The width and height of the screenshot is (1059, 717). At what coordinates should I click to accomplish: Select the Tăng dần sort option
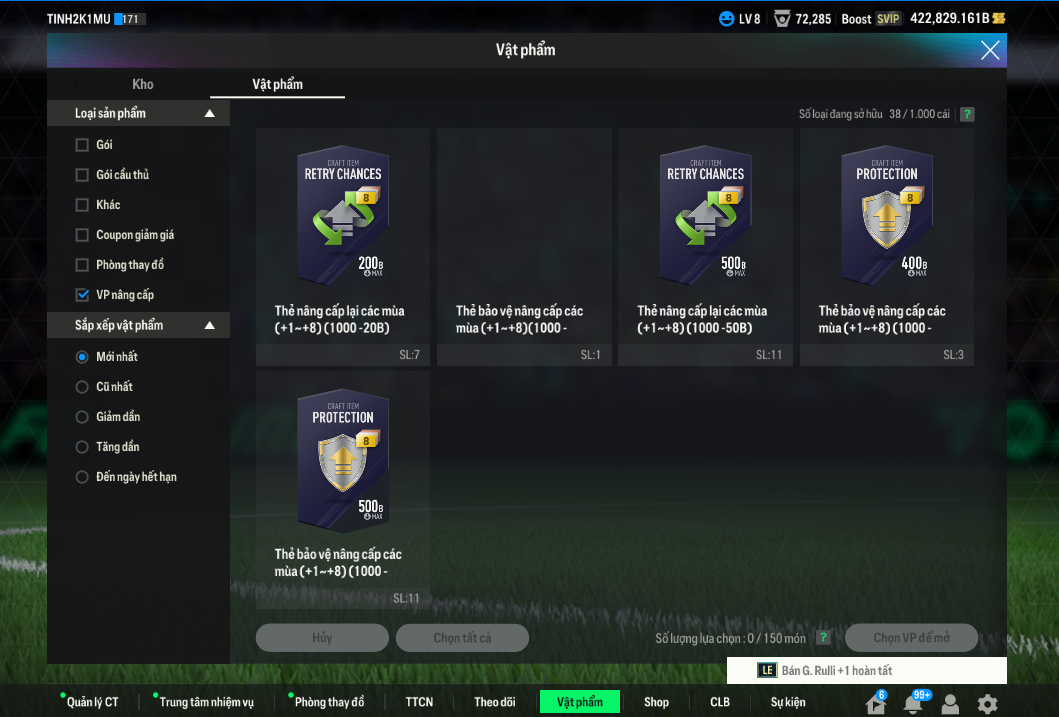pos(82,447)
